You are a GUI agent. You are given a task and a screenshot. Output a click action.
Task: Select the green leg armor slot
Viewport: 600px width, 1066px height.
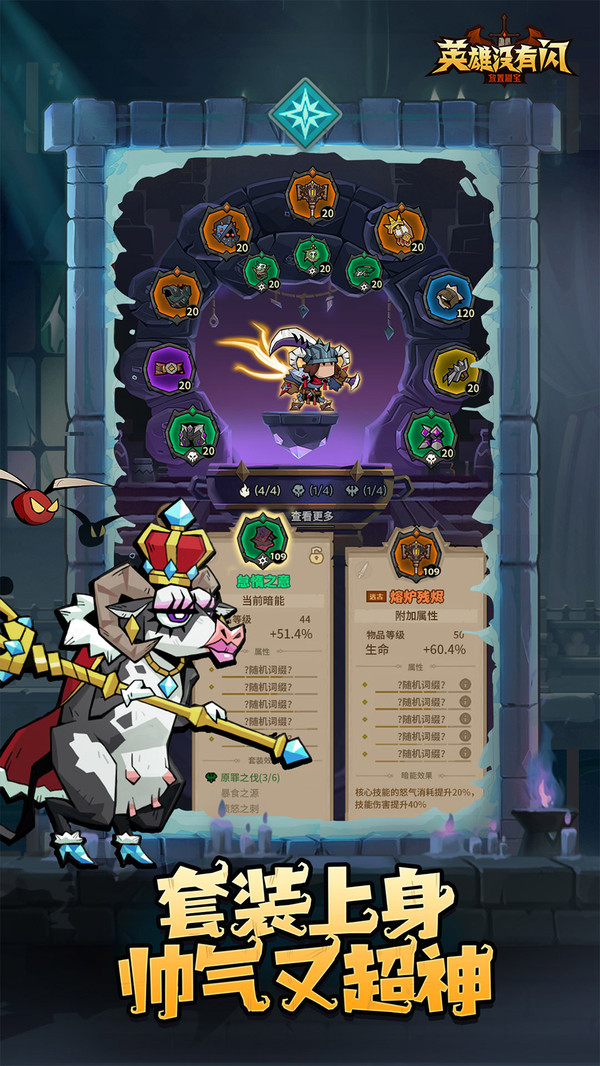point(191,434)
